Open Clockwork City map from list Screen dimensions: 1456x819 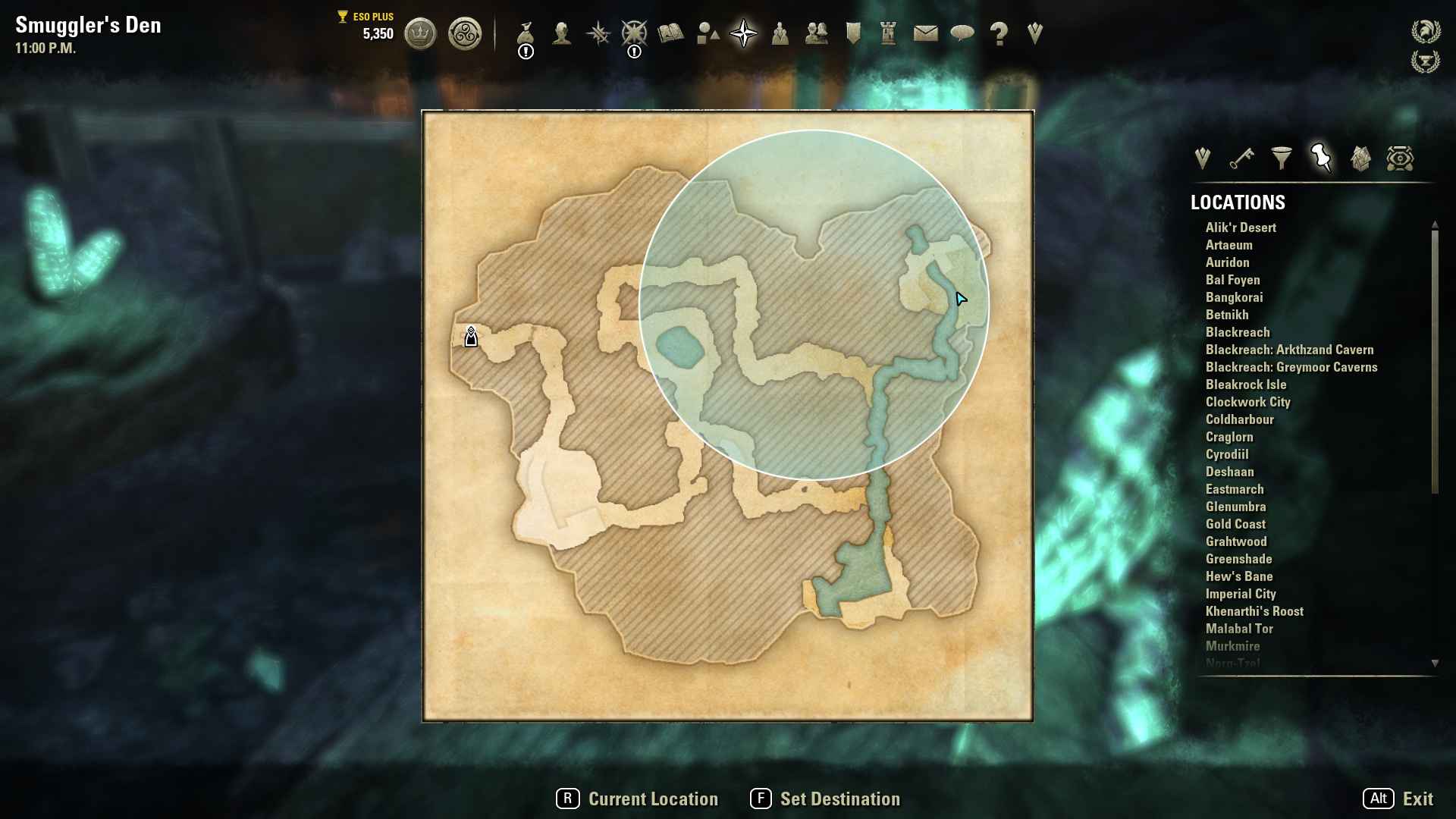(x=1247, y=402)
